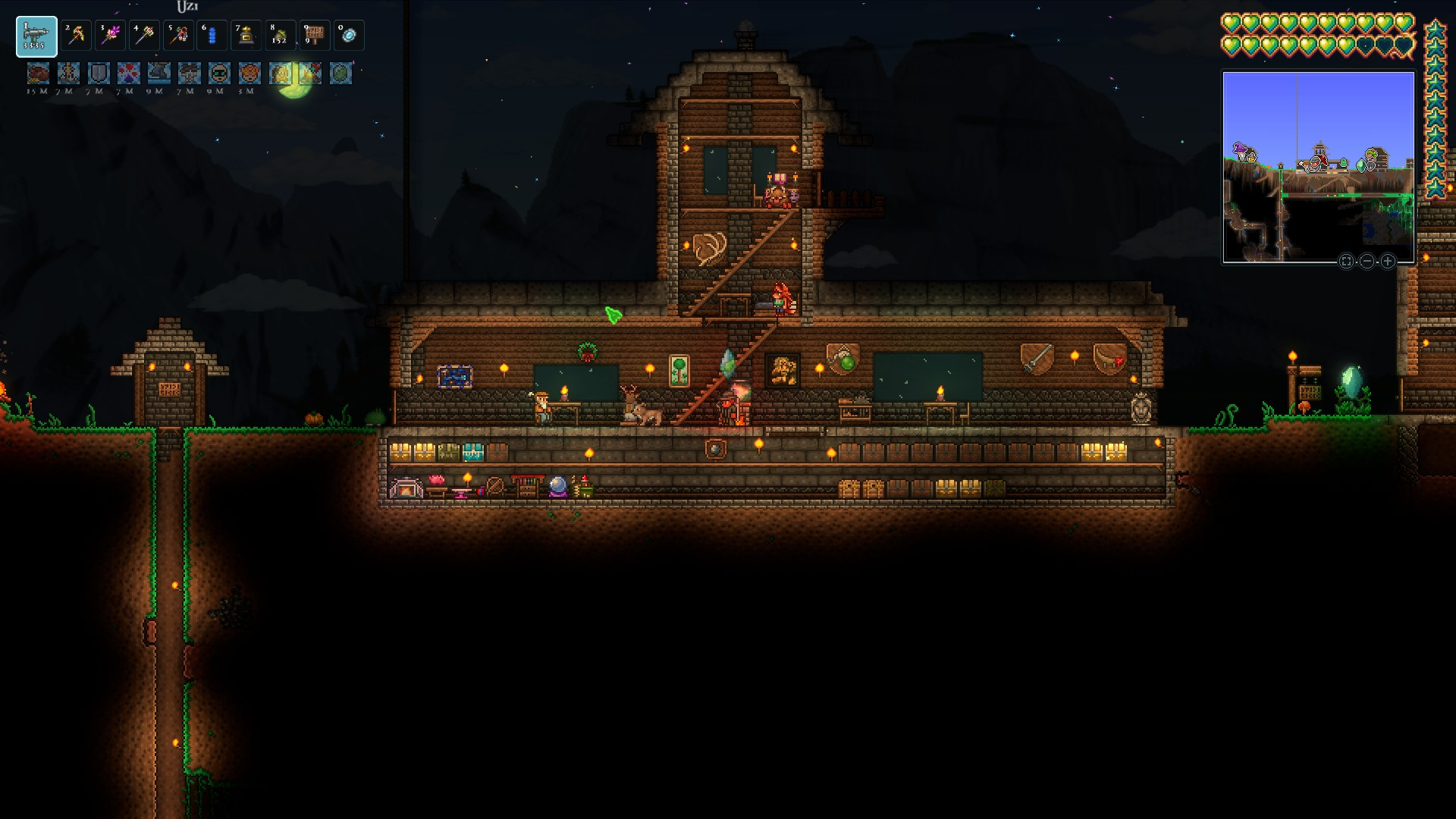Click the Well Fed roast food buff icon
The width and height of the screenshot is (1456, 819).
pyautogui.click(x=38, y=74)
